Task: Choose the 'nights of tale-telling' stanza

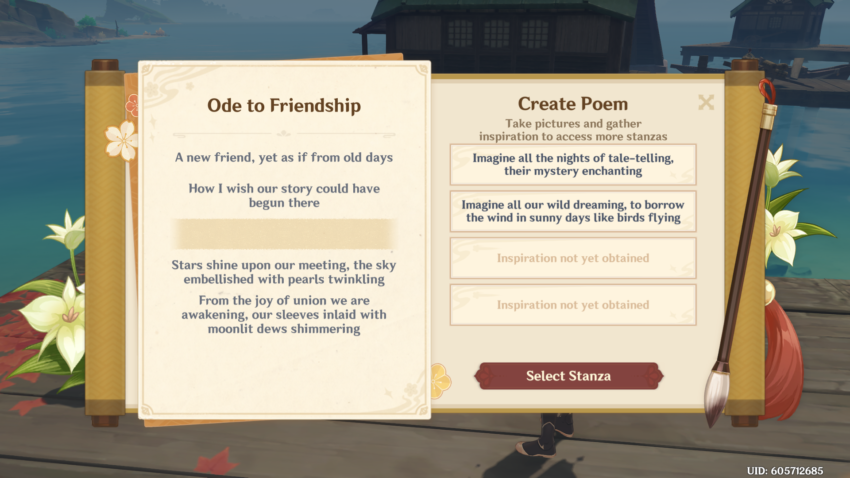Action: point(572,164)
